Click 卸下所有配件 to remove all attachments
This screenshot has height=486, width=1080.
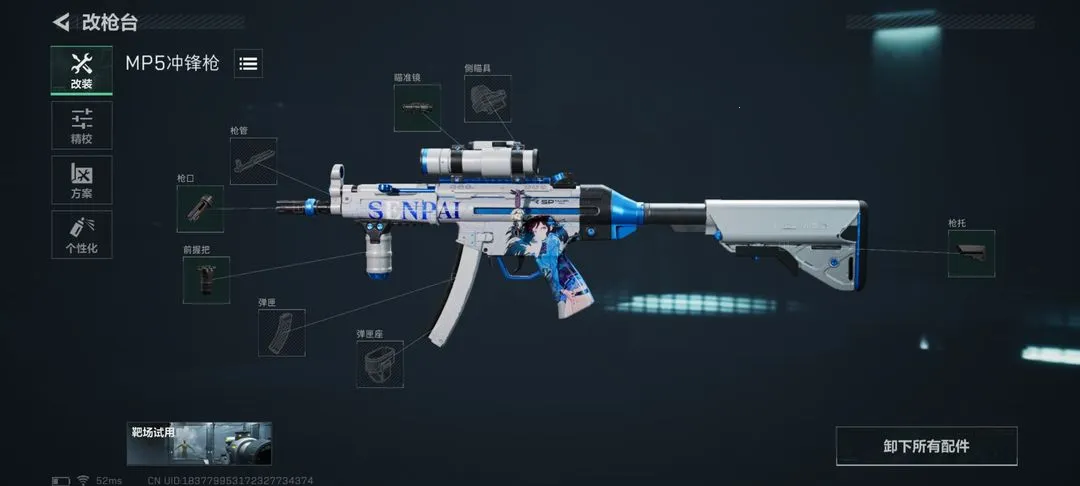pos(926,446)
